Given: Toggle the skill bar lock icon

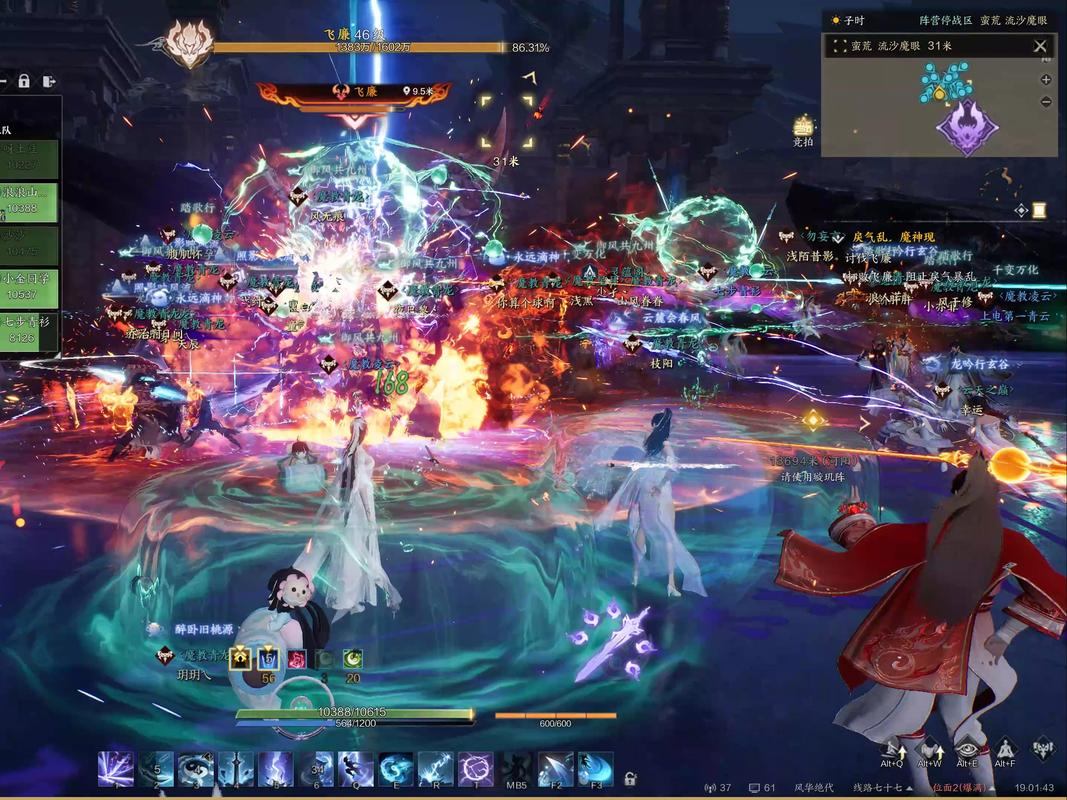Looking at the screenshot, I should point(631,777).
